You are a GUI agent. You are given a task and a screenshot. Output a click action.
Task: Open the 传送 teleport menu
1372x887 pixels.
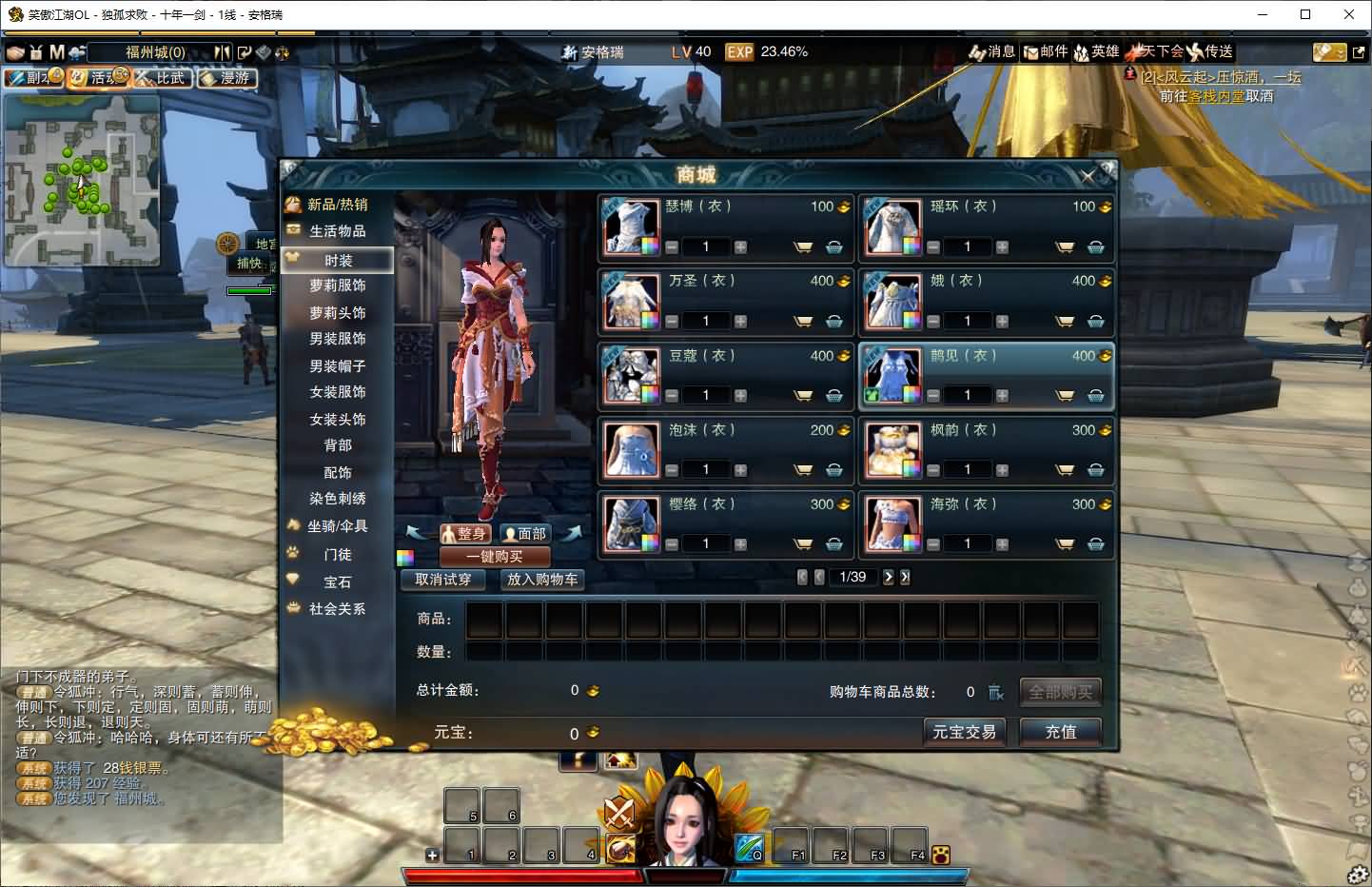click(x=1210, y=51)
